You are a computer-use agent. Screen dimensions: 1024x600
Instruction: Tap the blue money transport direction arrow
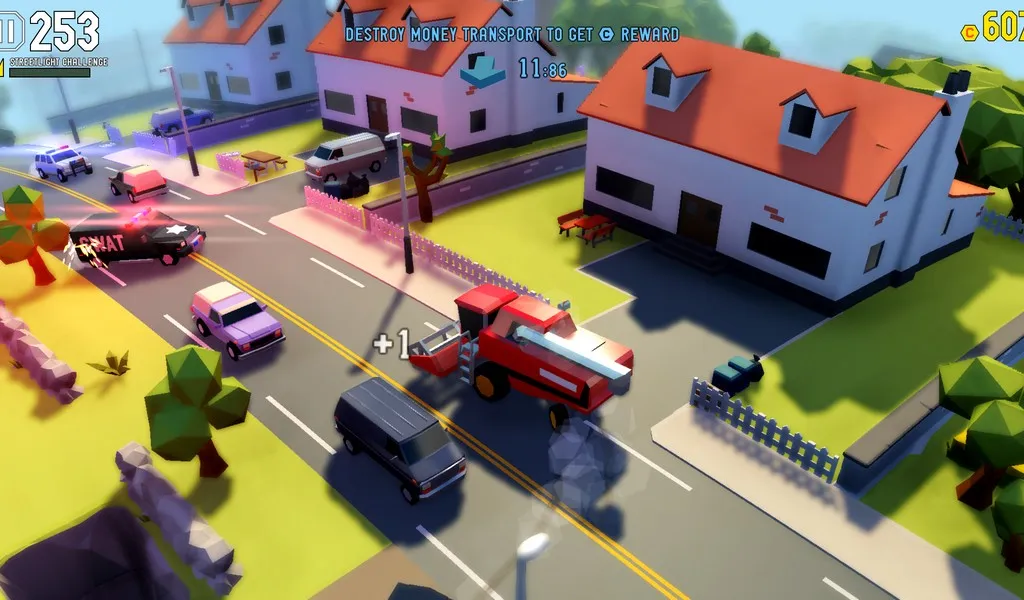[487, 68]
